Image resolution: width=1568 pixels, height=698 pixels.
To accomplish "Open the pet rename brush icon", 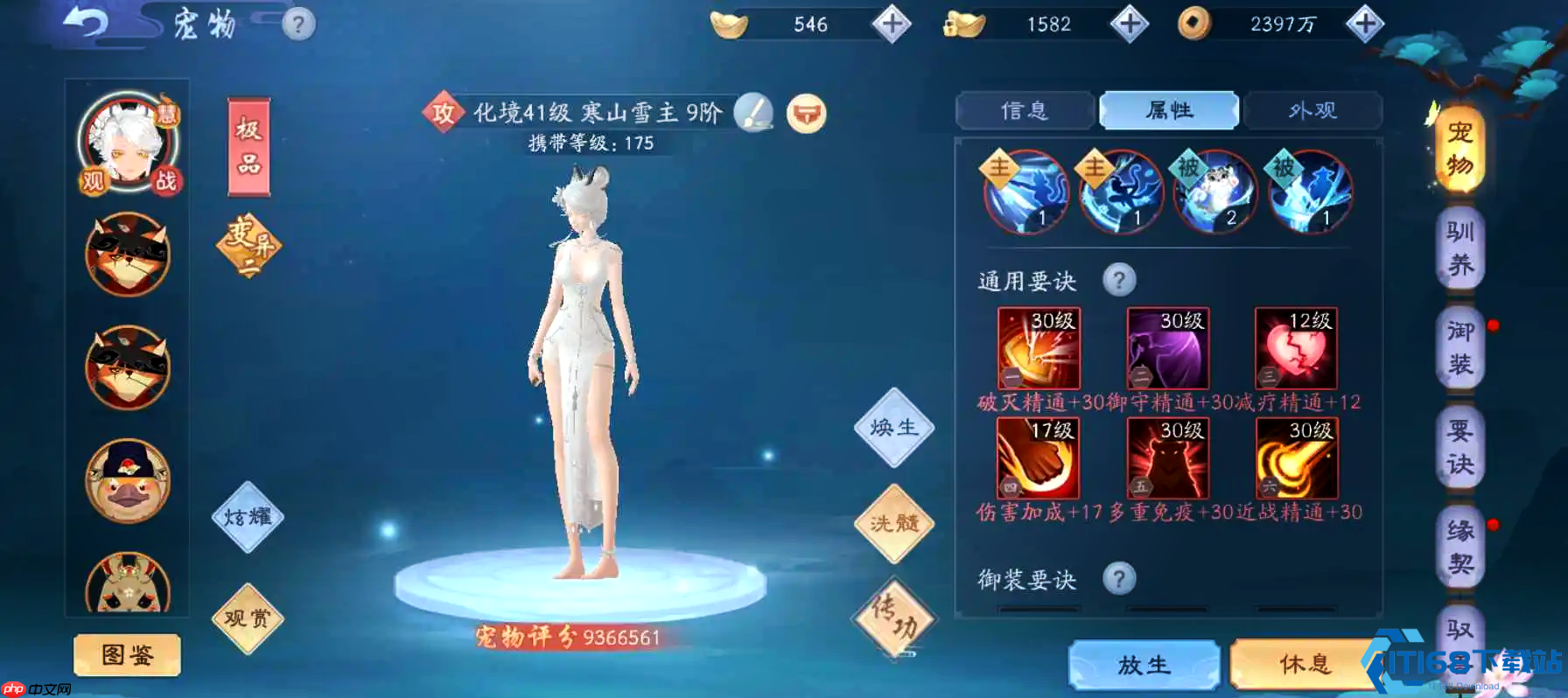I will pyautogui.click(x=754, y=112).
